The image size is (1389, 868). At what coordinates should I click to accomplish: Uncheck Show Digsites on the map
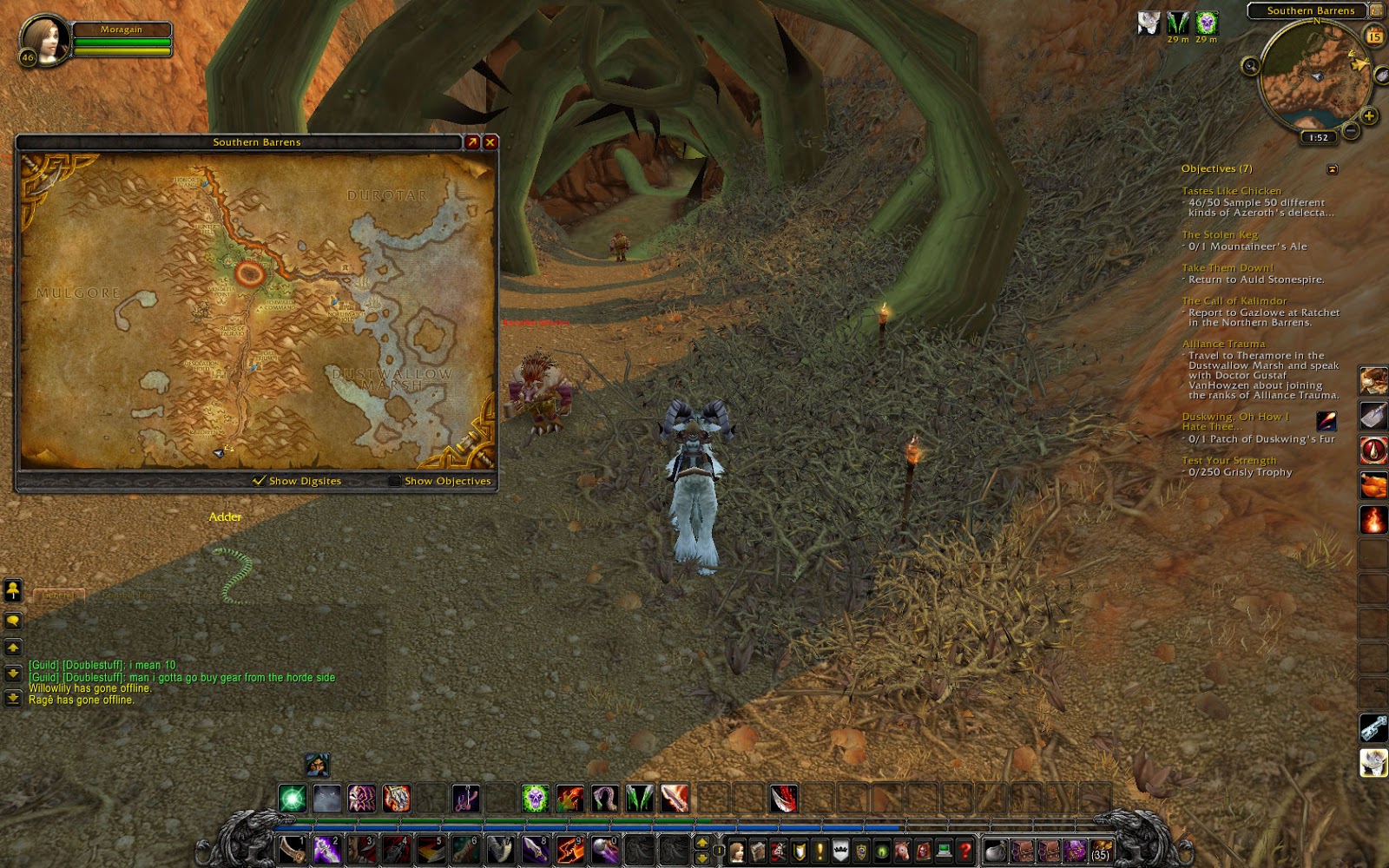pyautogui.click(x=258, y=480)
